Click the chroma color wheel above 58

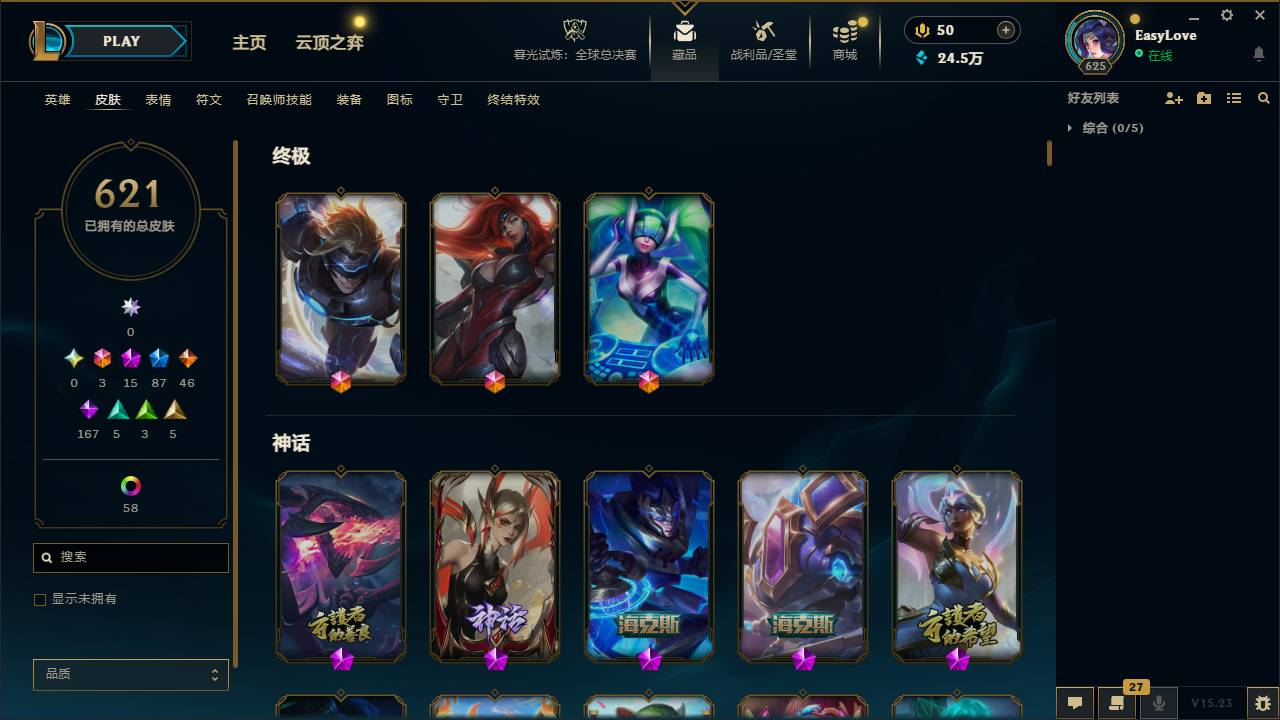(x=130, y=484)
